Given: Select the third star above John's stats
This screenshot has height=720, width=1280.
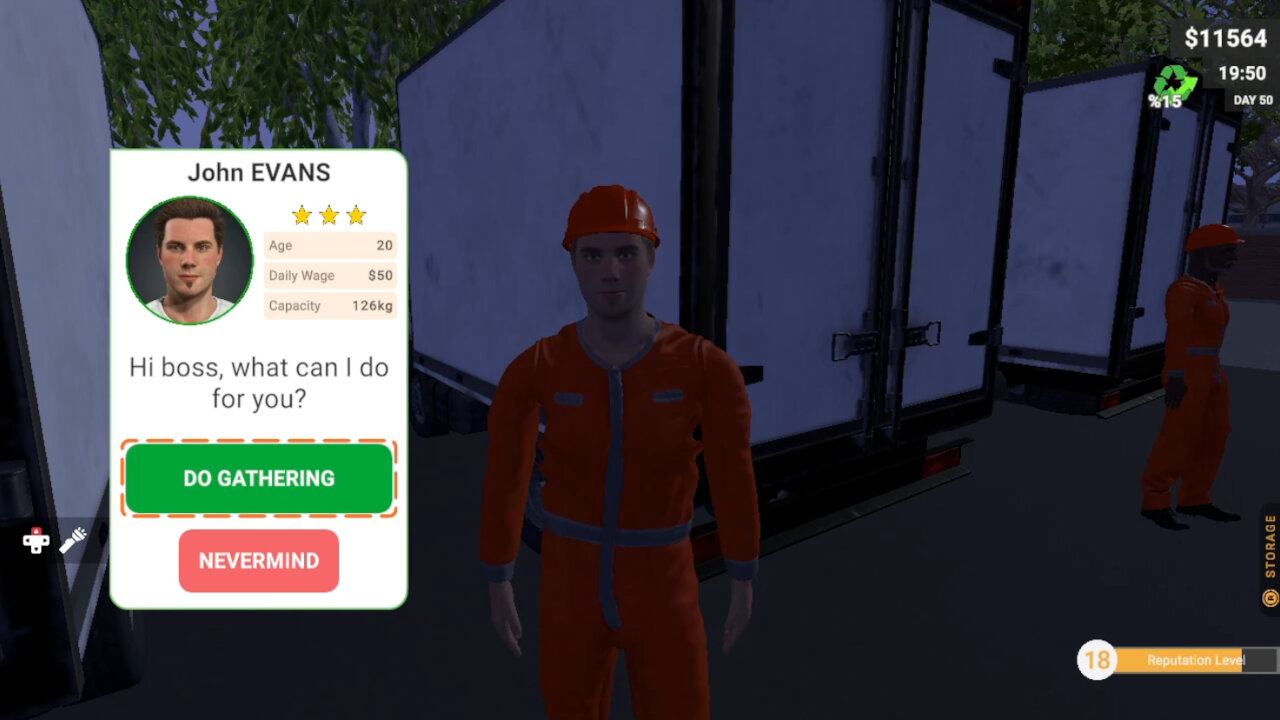Looking at the screenshot, I should tap(357, 214).
